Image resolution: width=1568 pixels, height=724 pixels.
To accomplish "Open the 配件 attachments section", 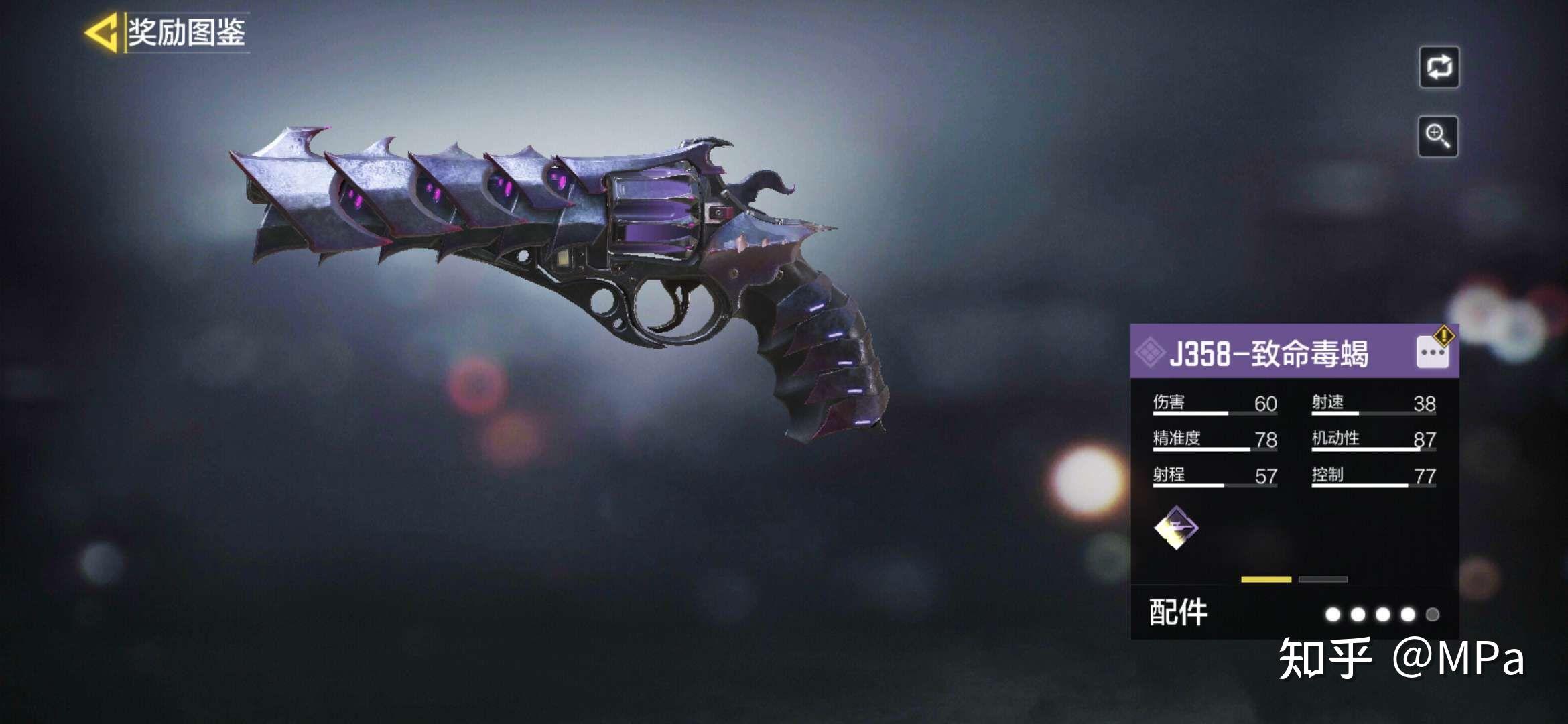I will click(1178, 613).
